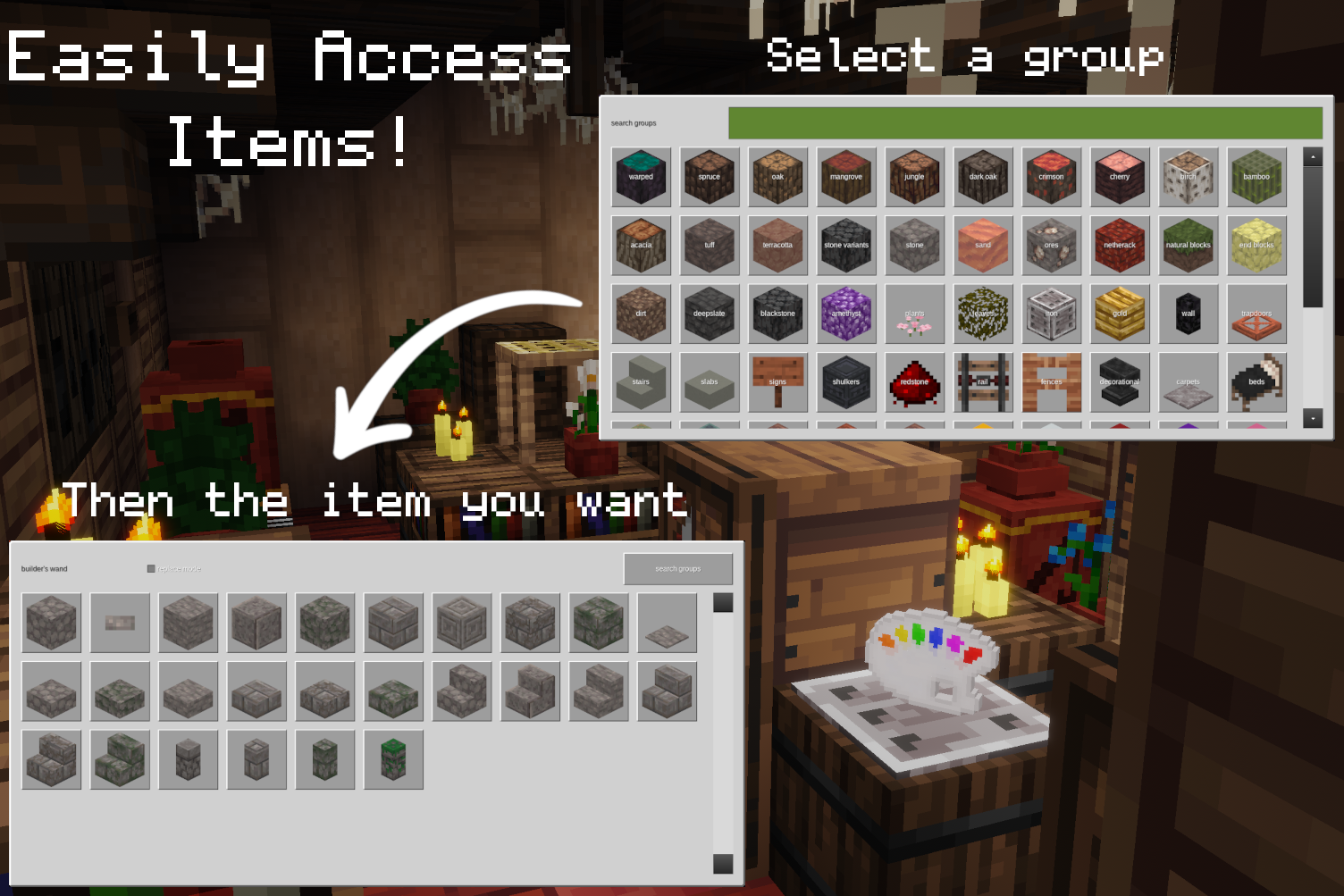Open the redstone group
This screenshot has width=1344, height=896.
(x=914, y=381)
